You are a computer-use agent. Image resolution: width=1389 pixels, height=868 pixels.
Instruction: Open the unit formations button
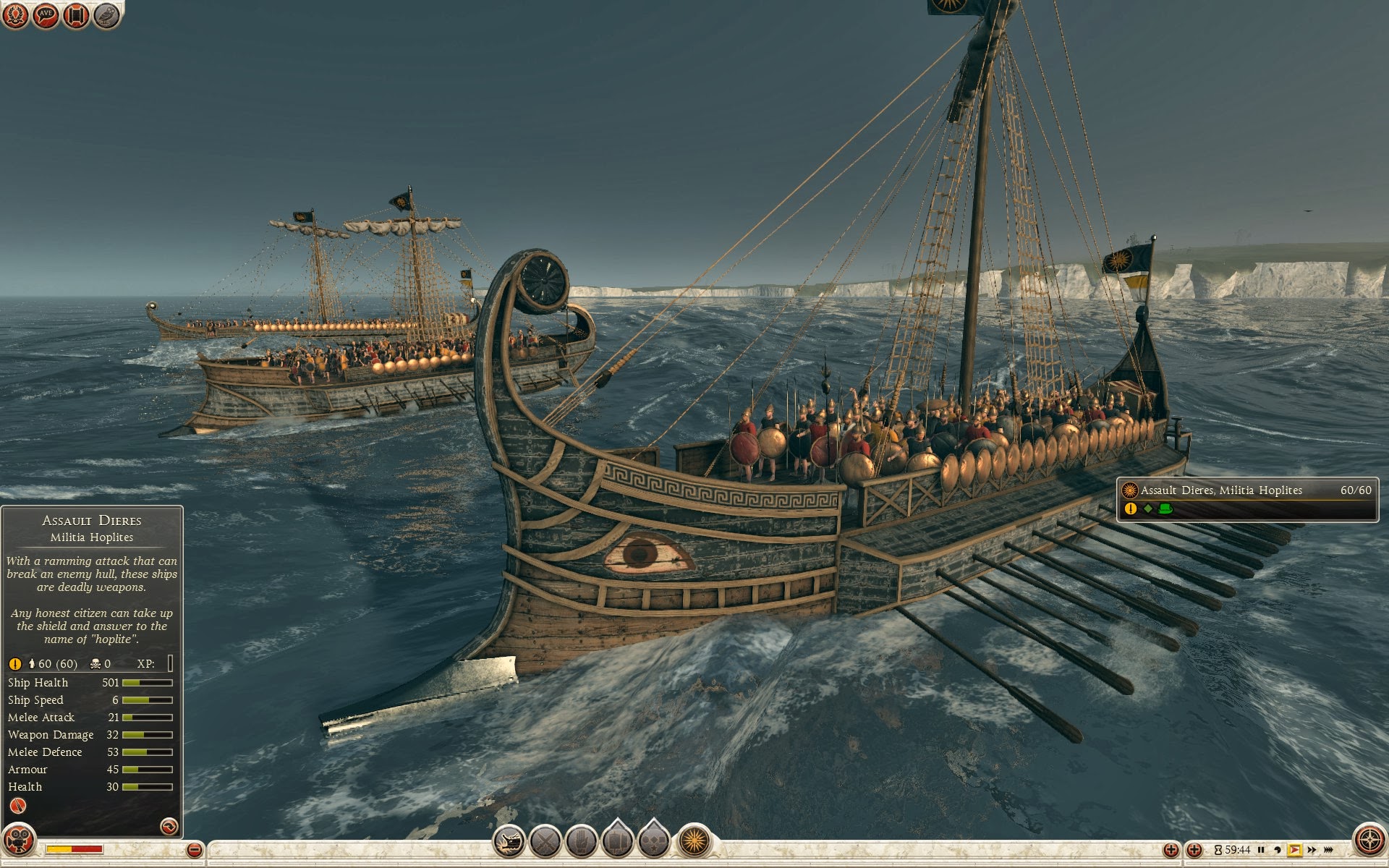click(617, 842)
